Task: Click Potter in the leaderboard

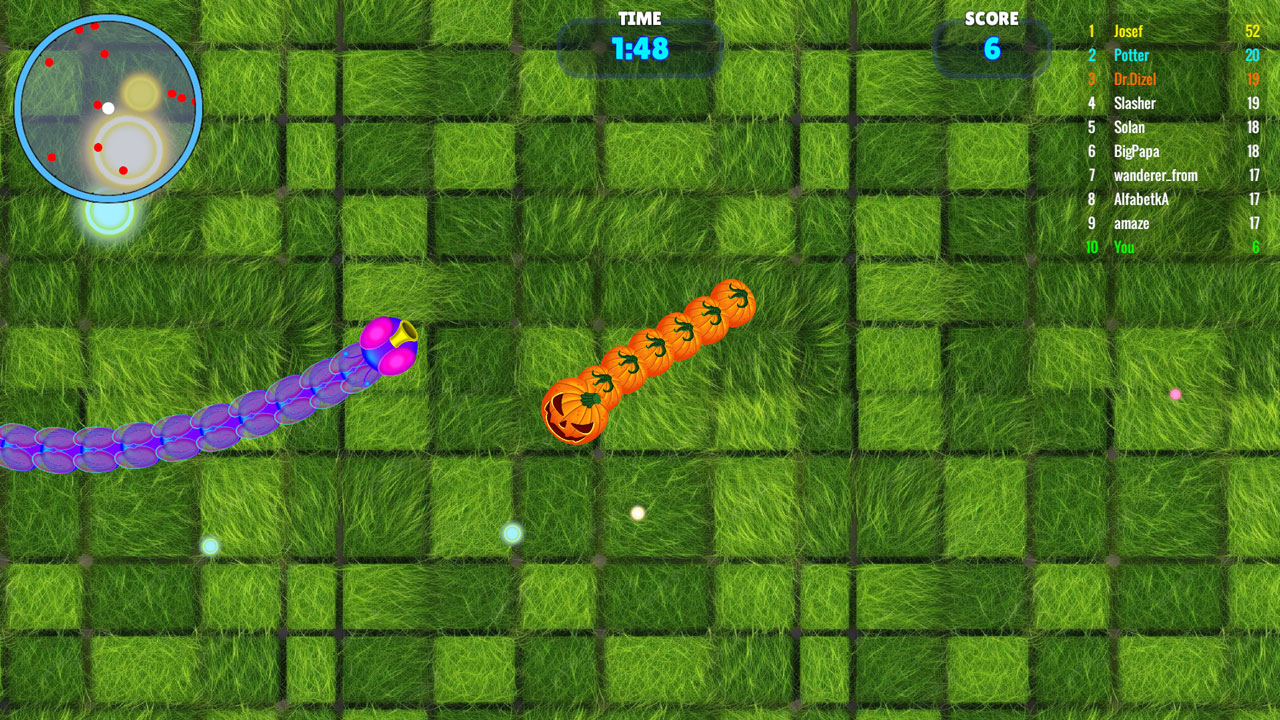Action: click(x=1131, y=55)
